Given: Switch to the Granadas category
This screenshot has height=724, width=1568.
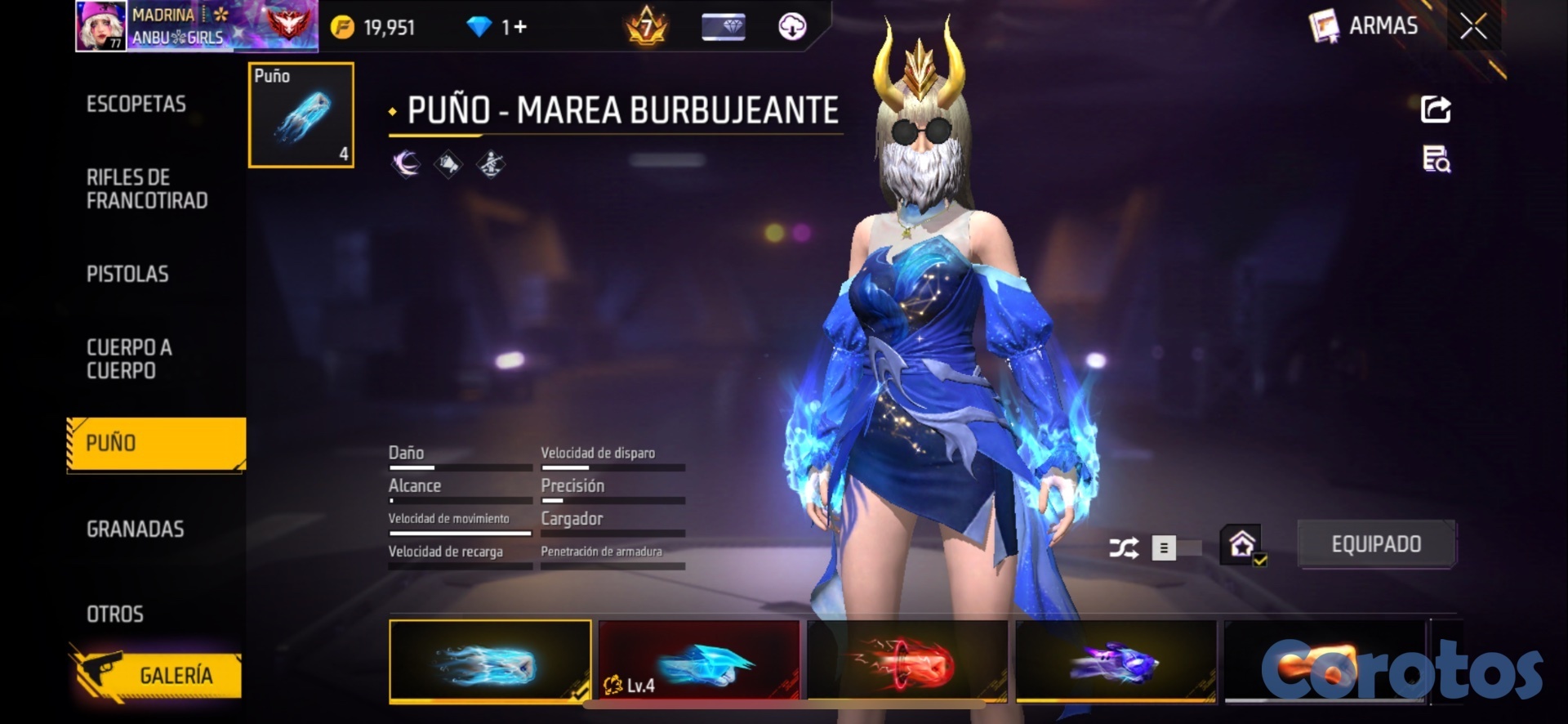Looking at the screenshot, I should 136,530.
